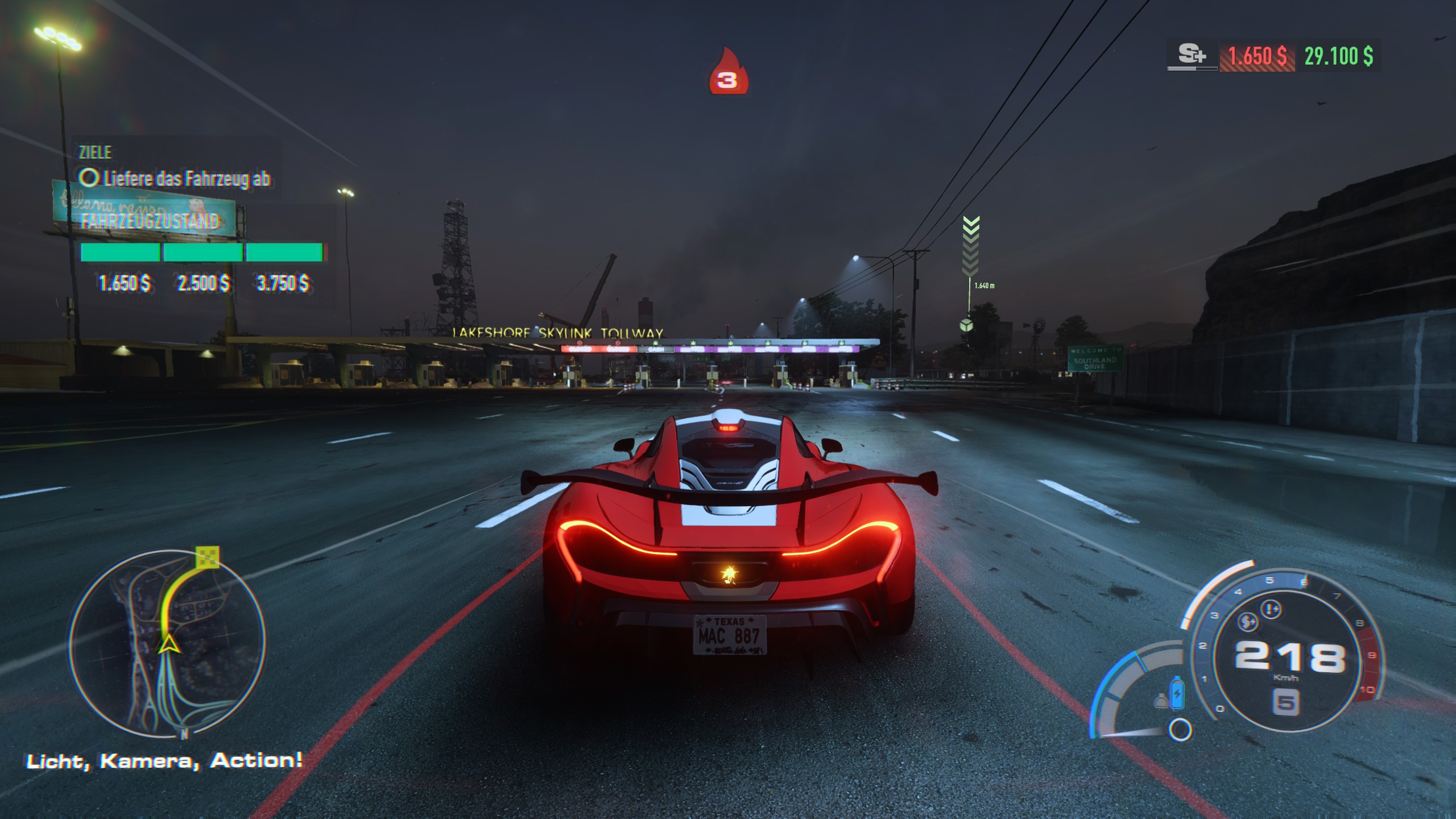The height and width of the screenshot is (819, 1456).
Task: Click the red heat level flame icon
Action: tap(728, 73)
